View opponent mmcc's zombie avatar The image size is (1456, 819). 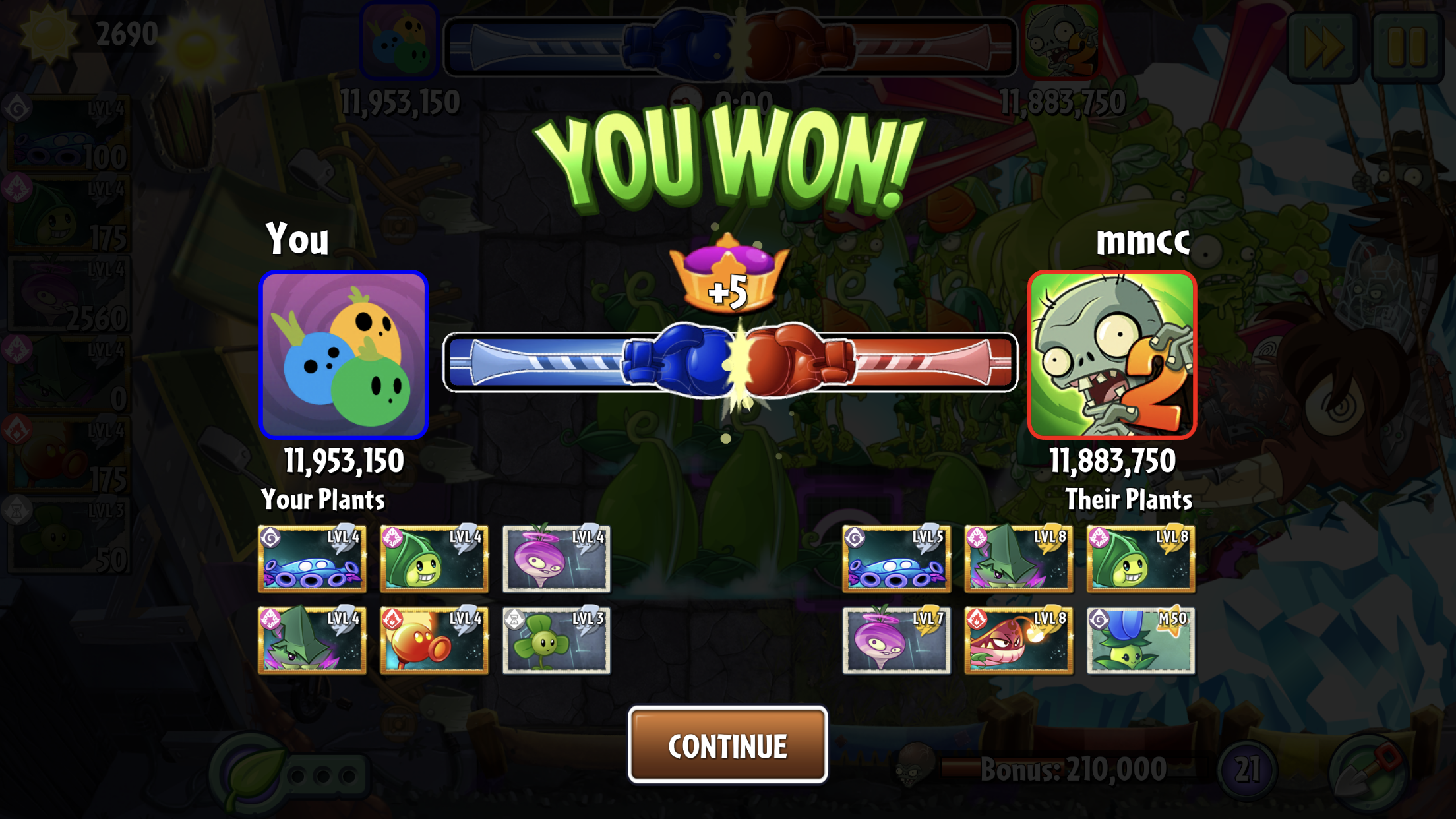[x=1112, y=355]
